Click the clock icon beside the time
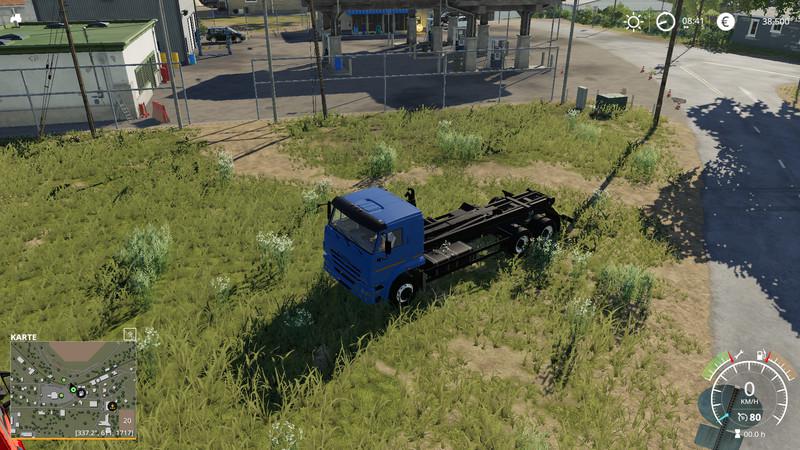This screenshot has width=800, height=450. (x=665, y=22)
